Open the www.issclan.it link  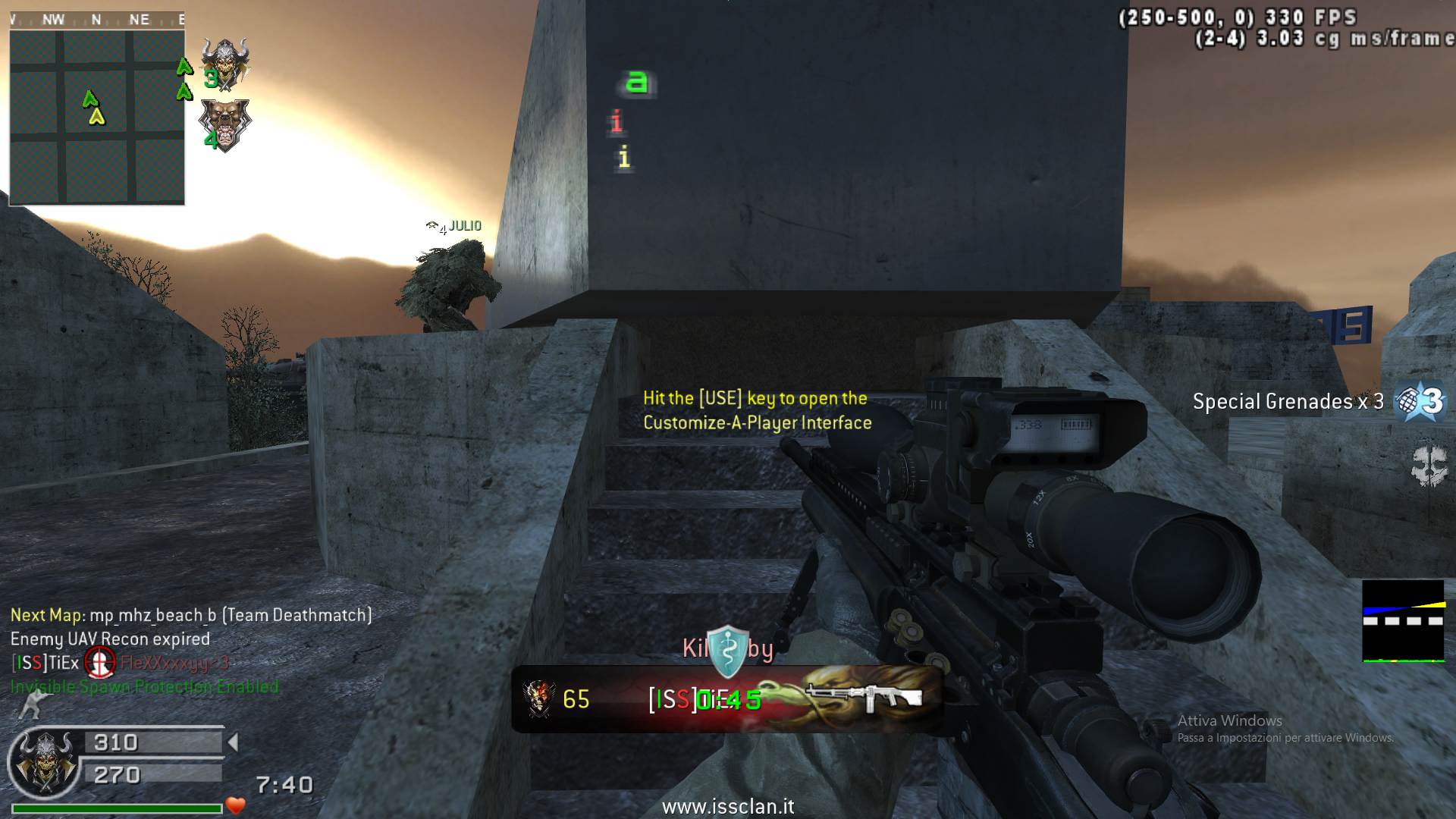(728, 806)
